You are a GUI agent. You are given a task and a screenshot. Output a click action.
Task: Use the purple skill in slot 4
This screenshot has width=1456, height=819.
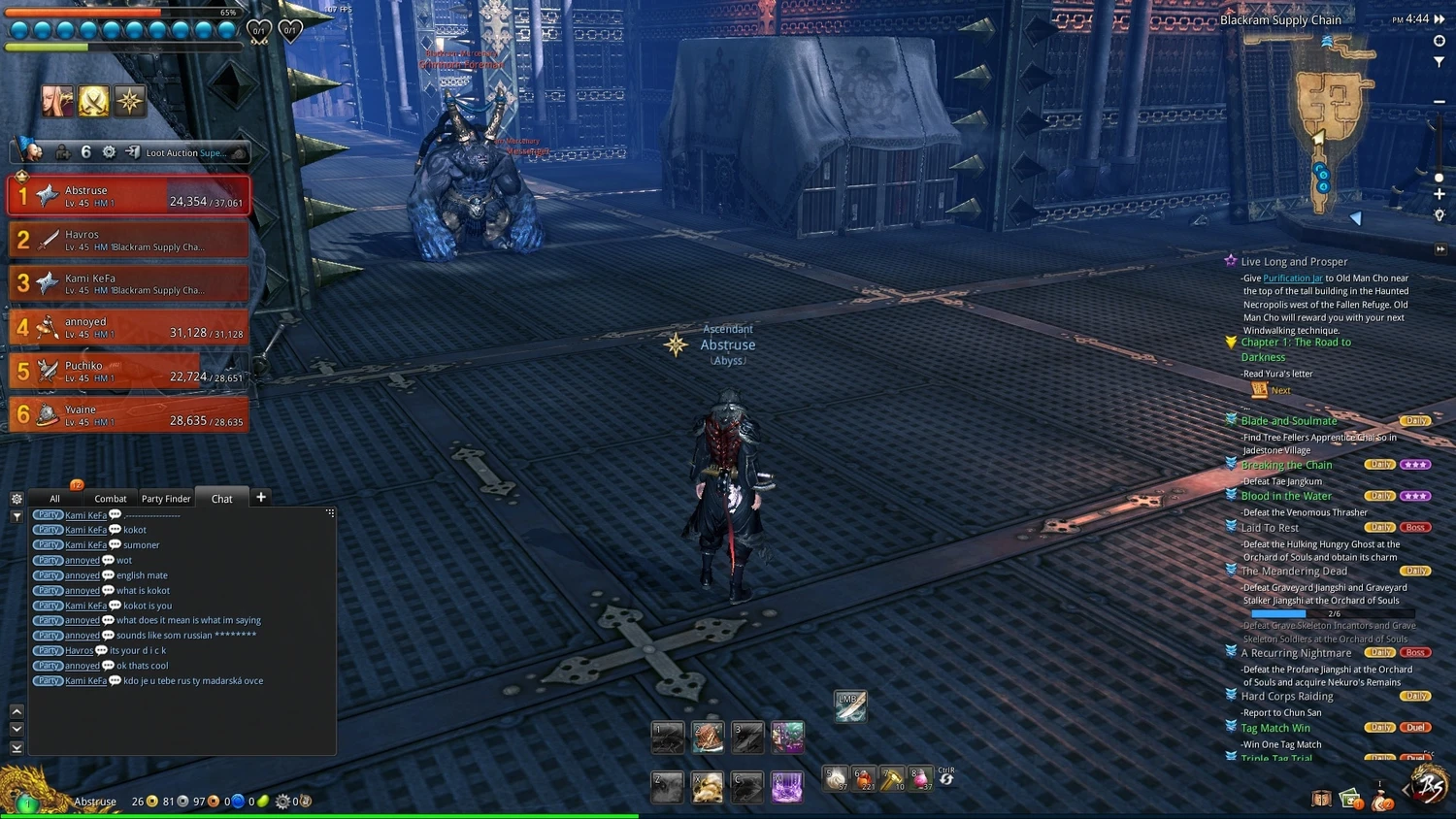tap(787, 737)
